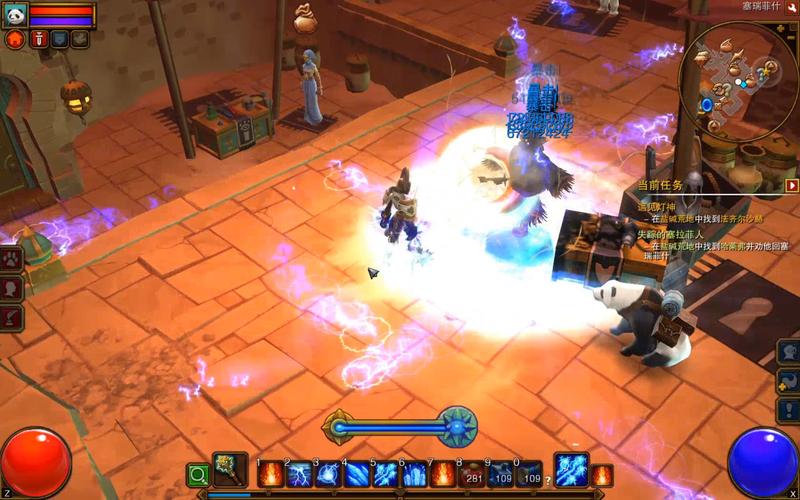Select the first quest entry in tracker
Image resolution: width=800 pixels, height=500 pixels.
pos(665,207)
